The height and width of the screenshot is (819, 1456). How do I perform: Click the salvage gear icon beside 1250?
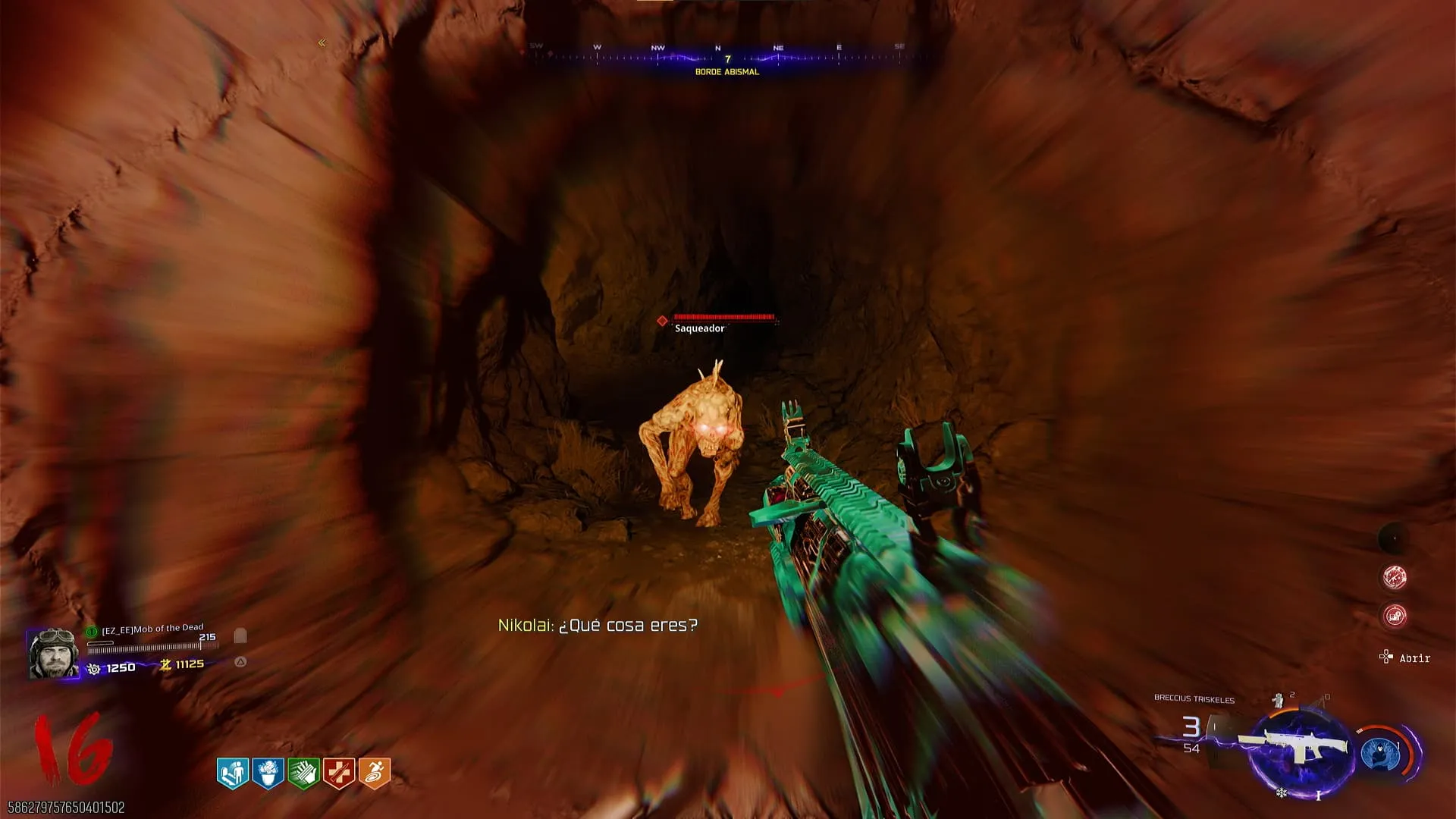(94, 668)
